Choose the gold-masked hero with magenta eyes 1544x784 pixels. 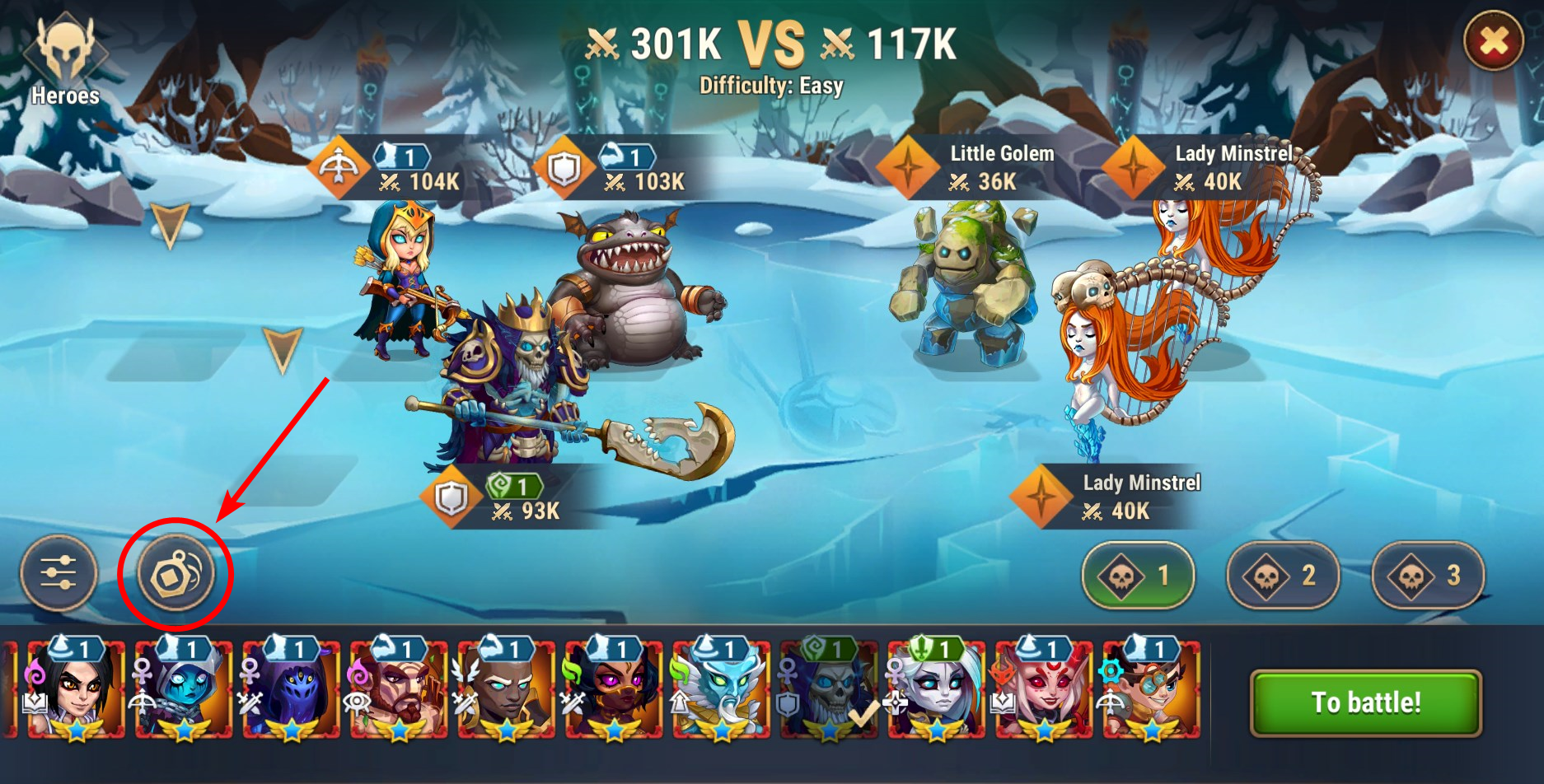pyautogui.click(x=614, y=692)
